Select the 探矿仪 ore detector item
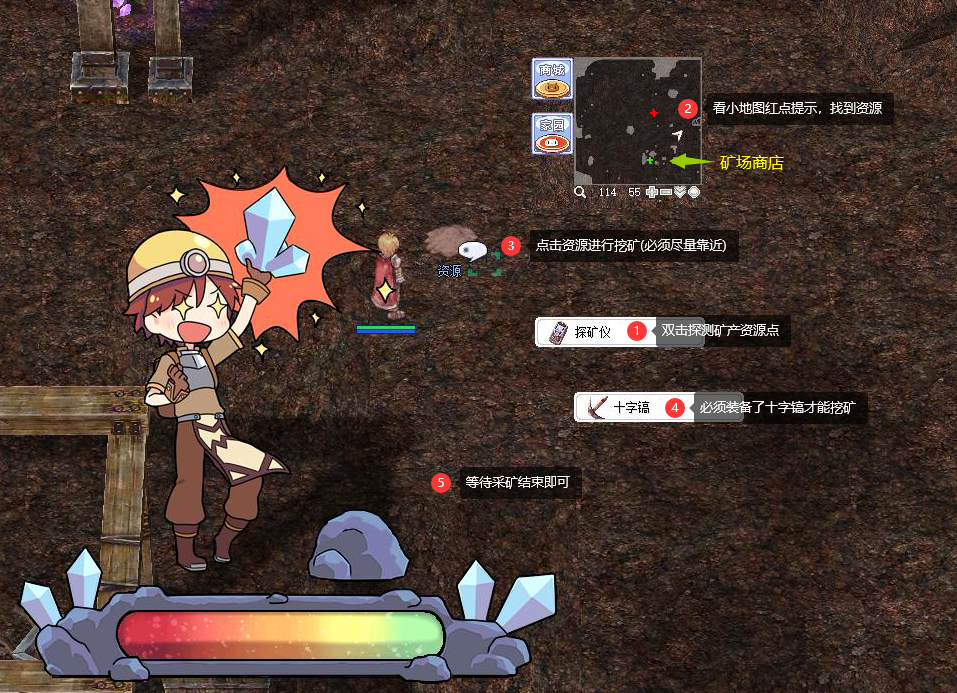This screenshot has height=693, width=957. (x=583, y=332)
